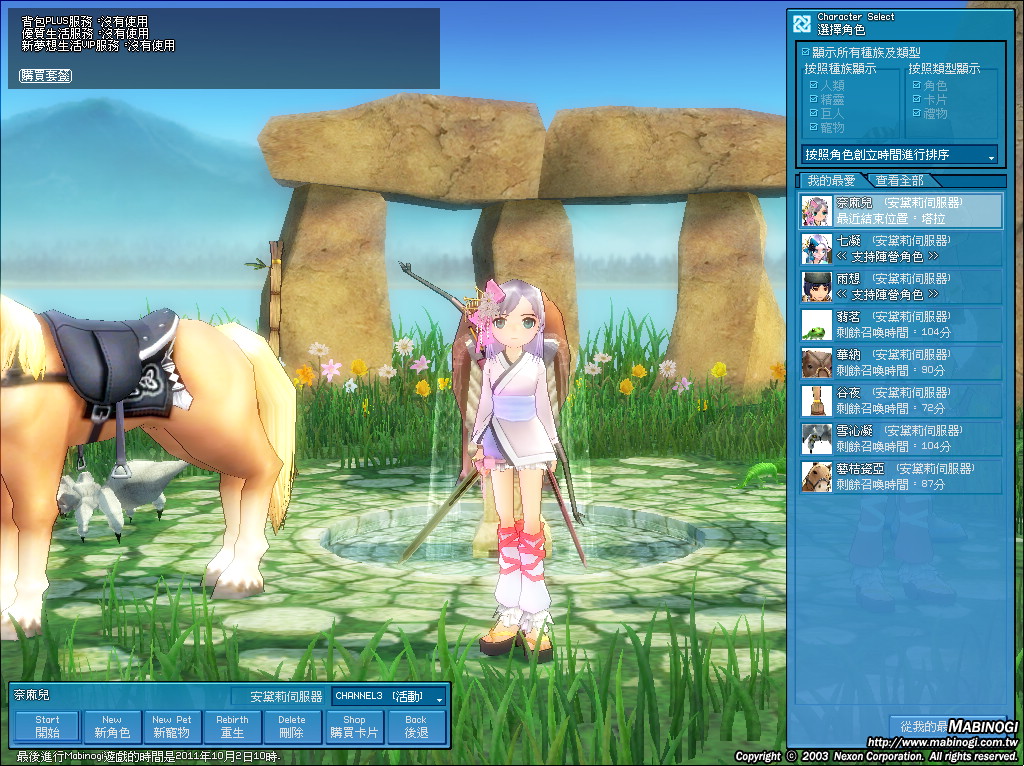Choose the horse pet 藝桔瓷亞
The height and width of the screenshot is (766, 1024).
pyautogui.click(x=901, y=477)
